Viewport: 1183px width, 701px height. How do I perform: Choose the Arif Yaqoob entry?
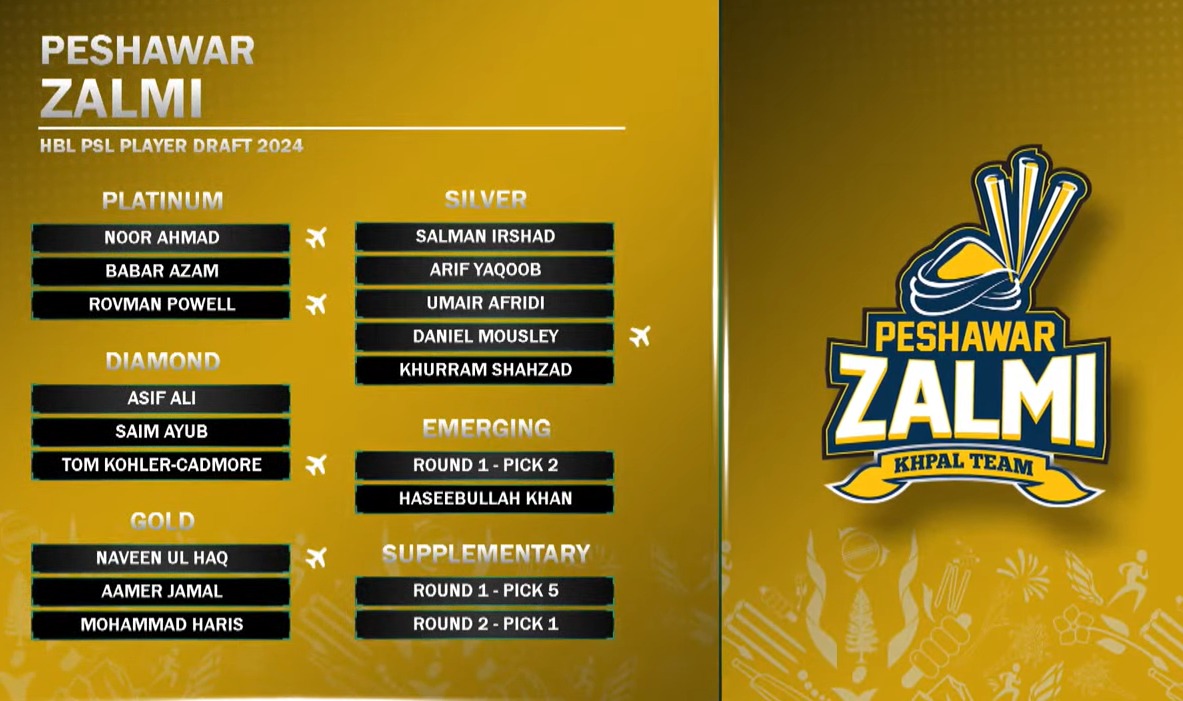[485, 270]
